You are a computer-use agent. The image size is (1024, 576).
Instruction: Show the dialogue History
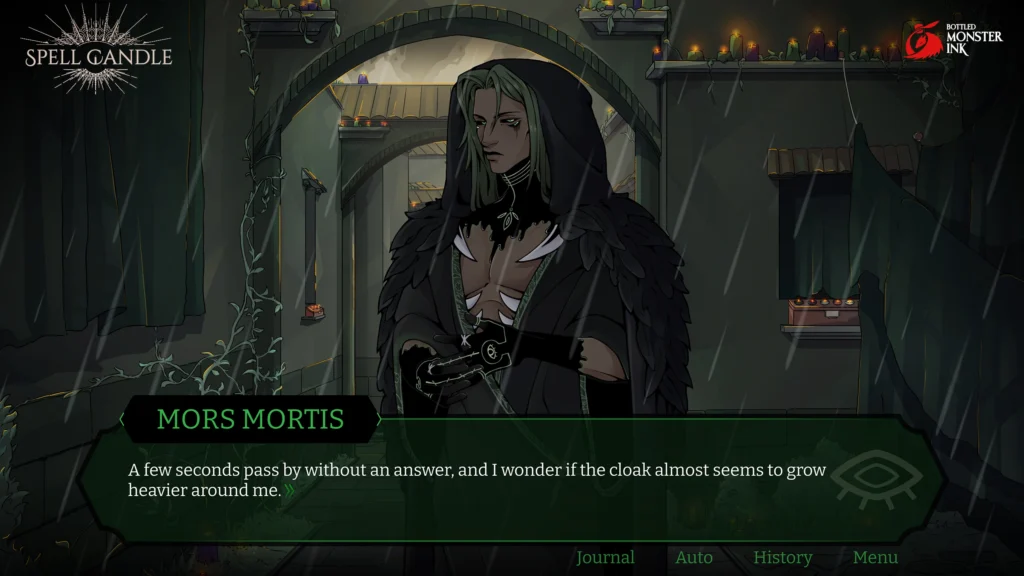click(782, 558)
